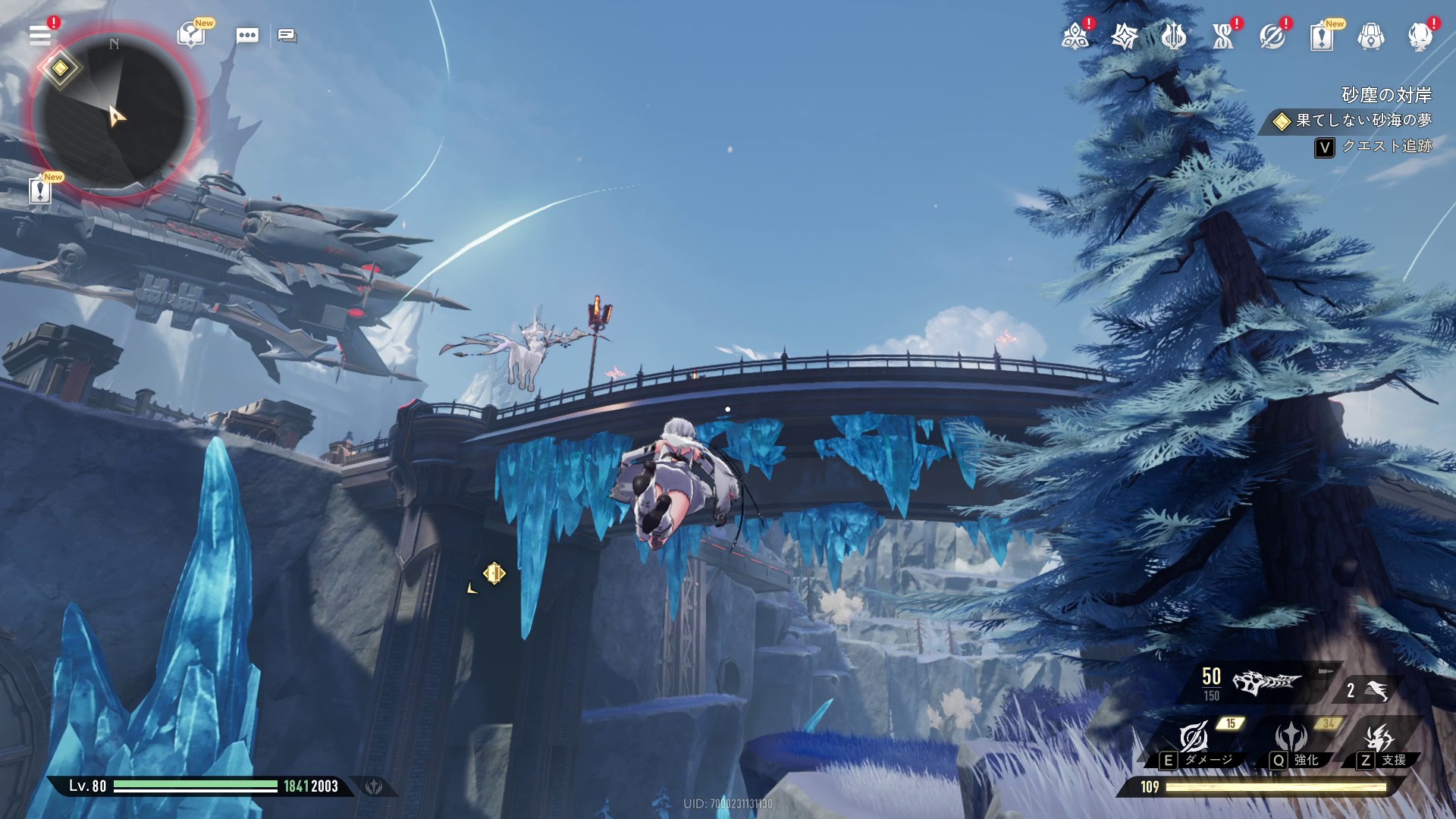Activate the 強化 skill
Viewport: 1456px width, 819px height.
pyautogui.click(x=1291, y=738)
